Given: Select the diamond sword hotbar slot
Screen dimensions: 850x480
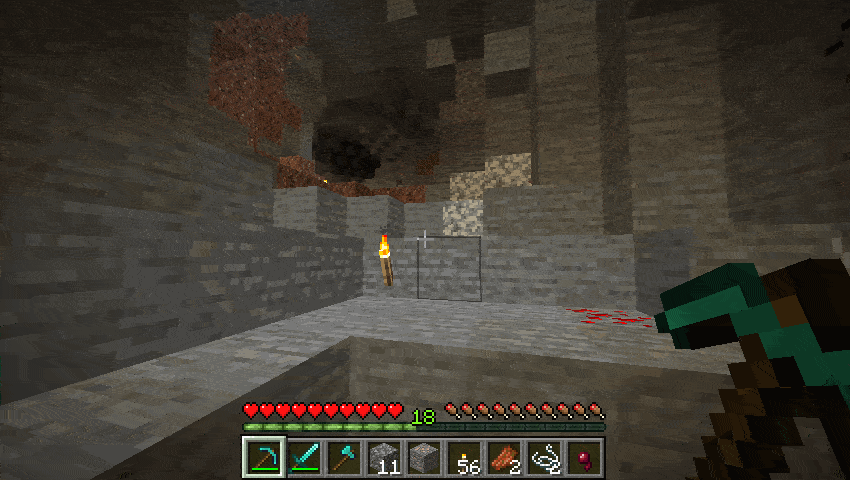Looking at the screenshot, I should (x=302, y=457).
